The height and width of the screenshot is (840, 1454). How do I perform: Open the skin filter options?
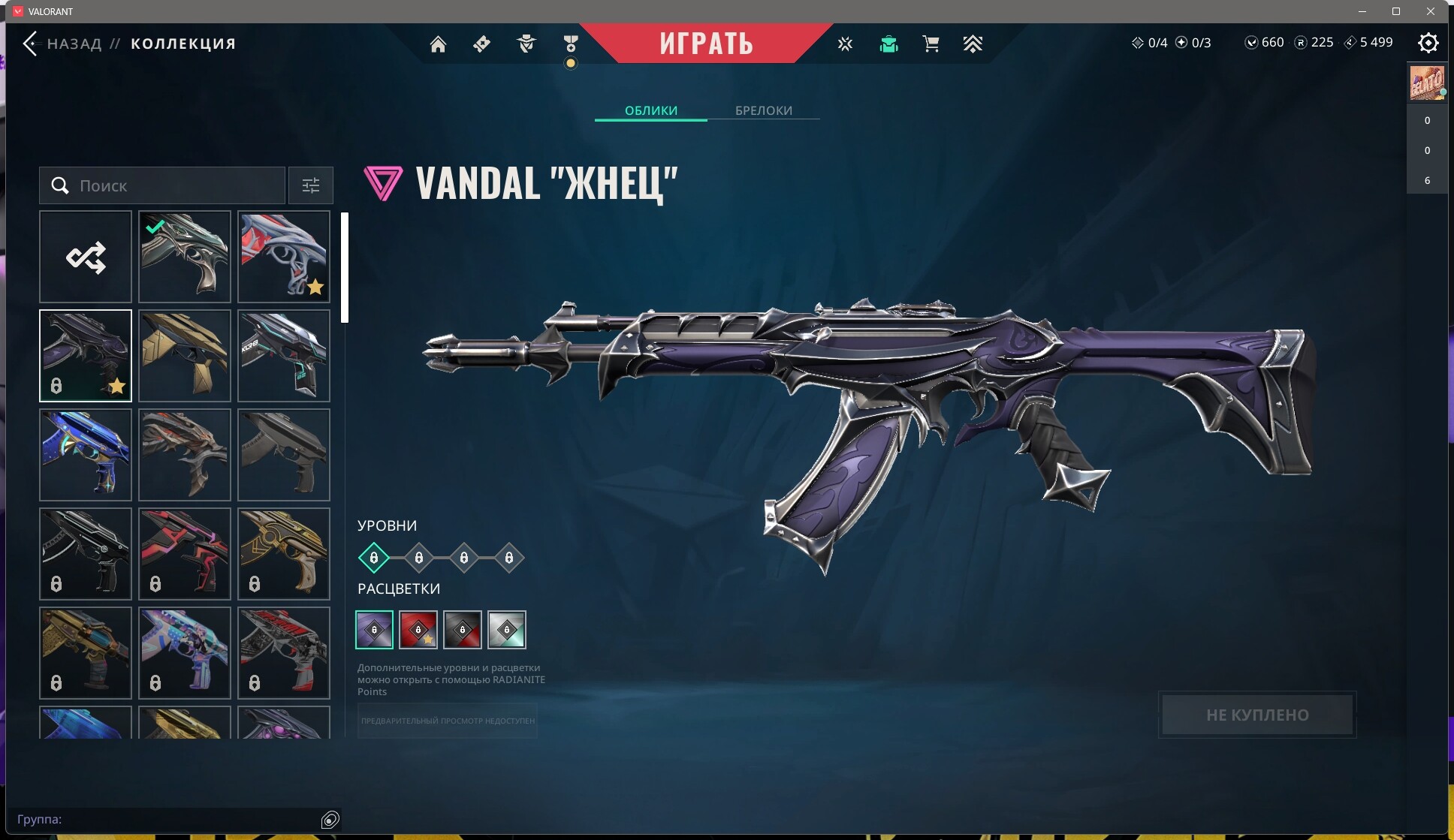click(310, 185)
